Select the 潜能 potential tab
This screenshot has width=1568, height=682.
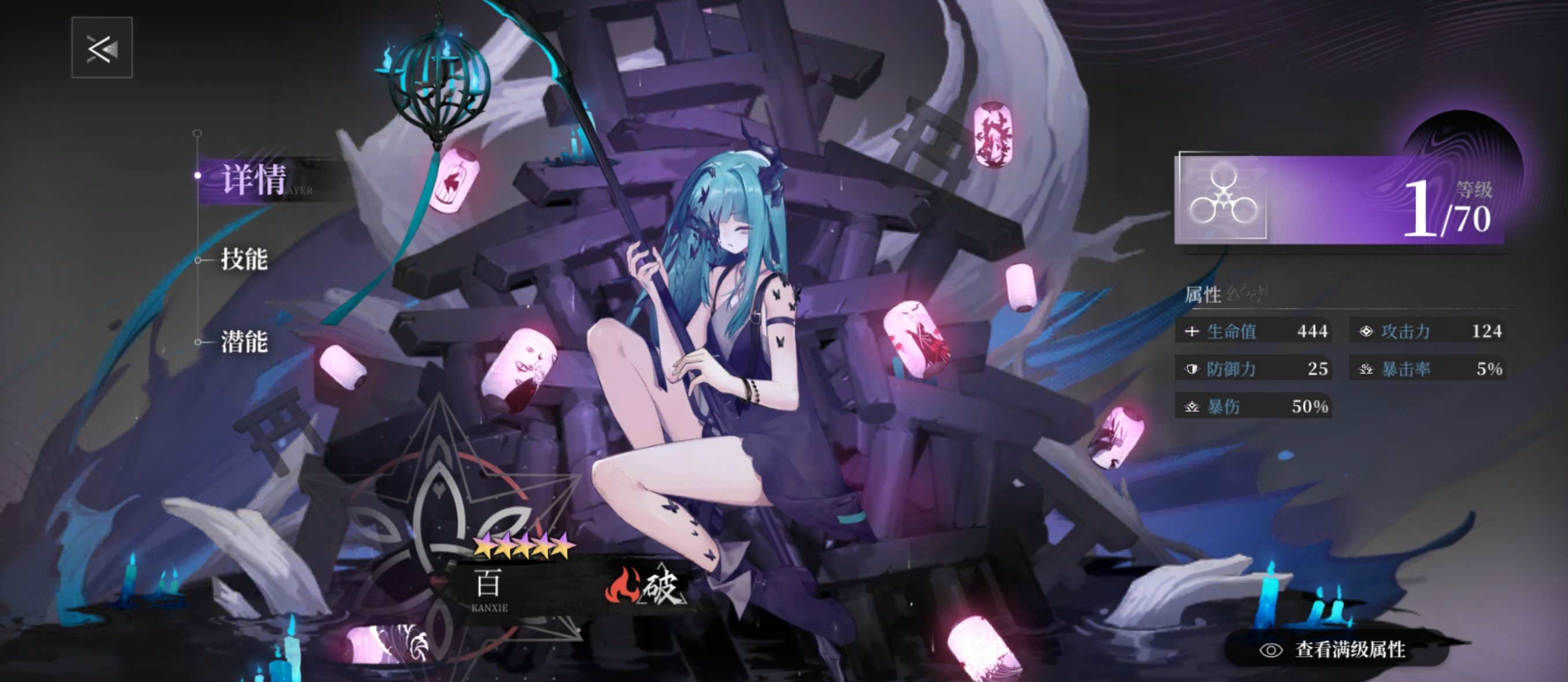244,342
